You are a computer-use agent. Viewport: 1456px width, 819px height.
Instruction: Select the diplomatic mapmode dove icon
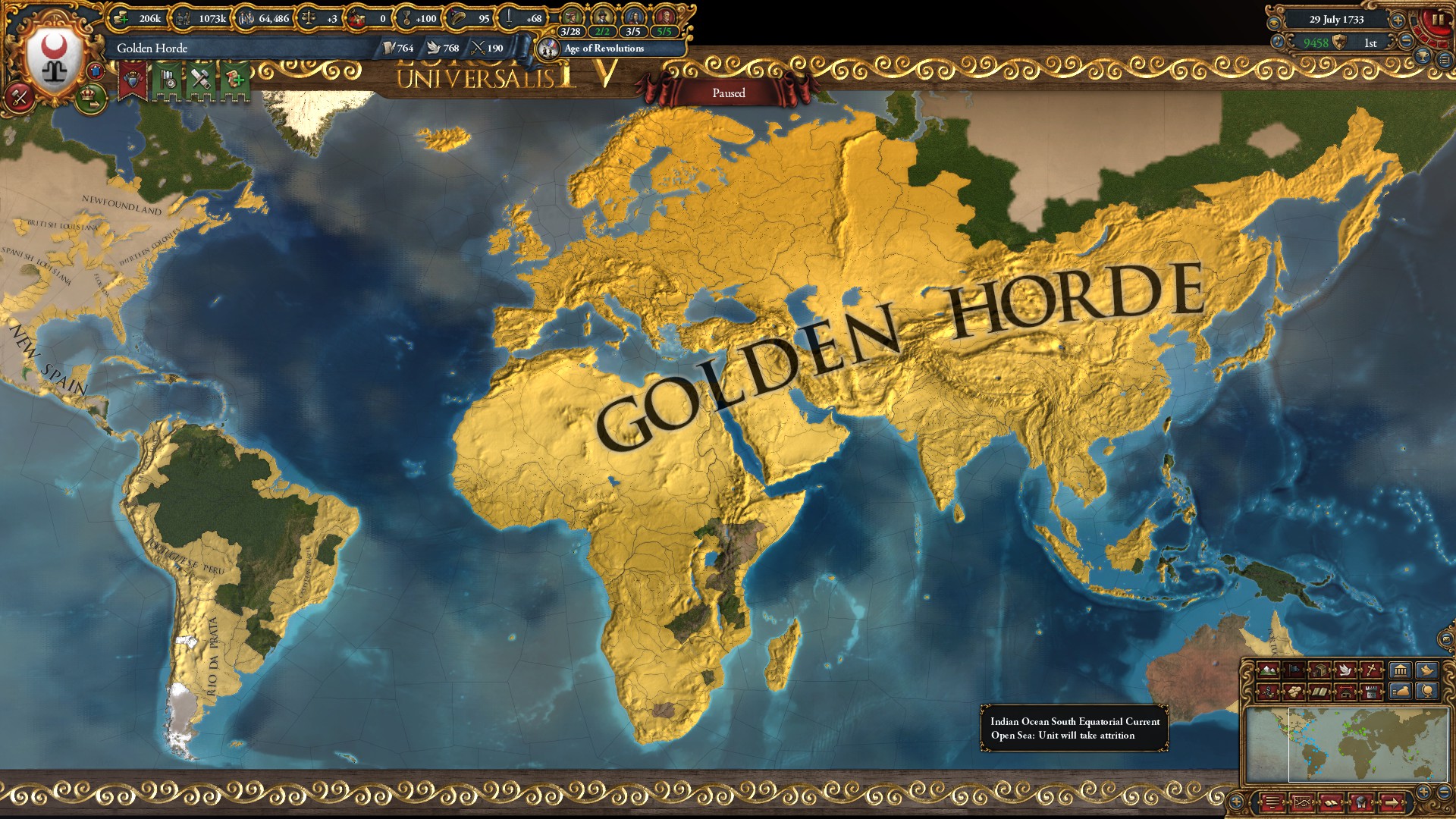click(x=1345, y=670)
